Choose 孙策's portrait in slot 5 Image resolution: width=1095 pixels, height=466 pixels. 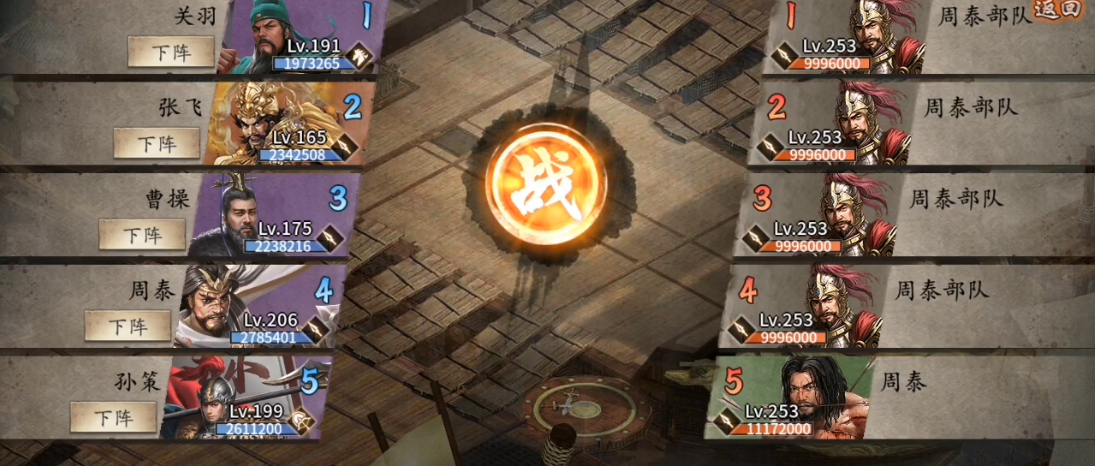pos(205,398)
